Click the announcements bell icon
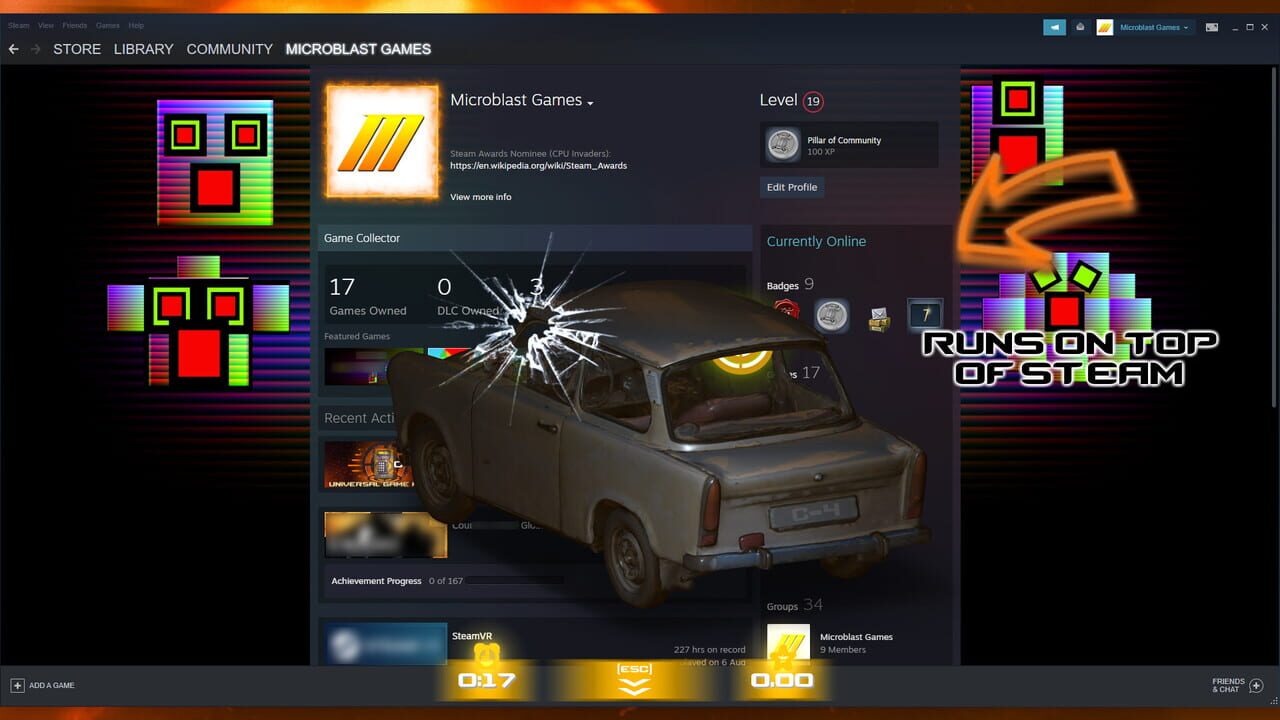Viewport: 1280px width, 720px height. click(1080, 27)
